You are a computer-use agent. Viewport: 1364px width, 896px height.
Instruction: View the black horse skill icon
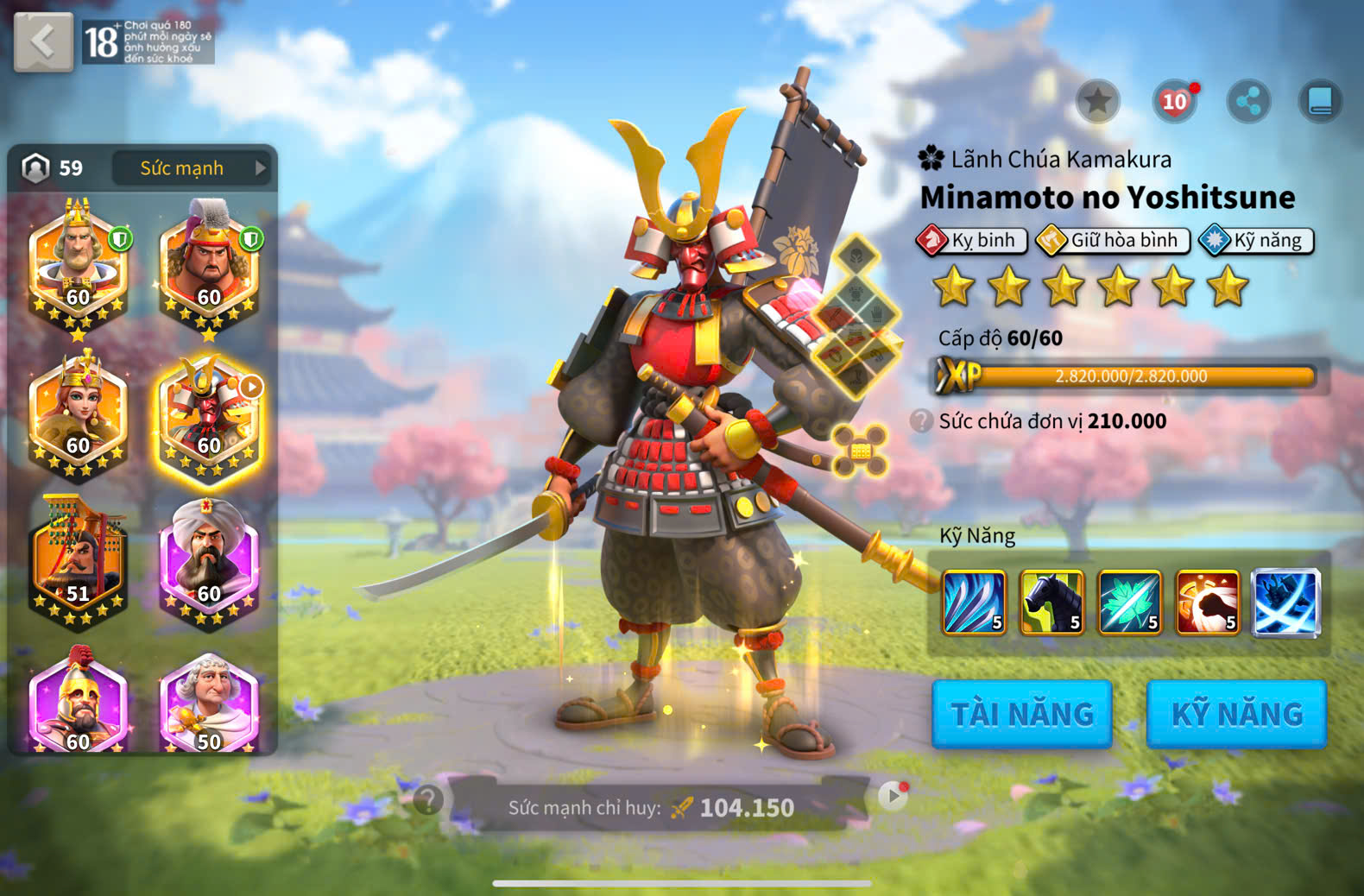pos(1051,602)
